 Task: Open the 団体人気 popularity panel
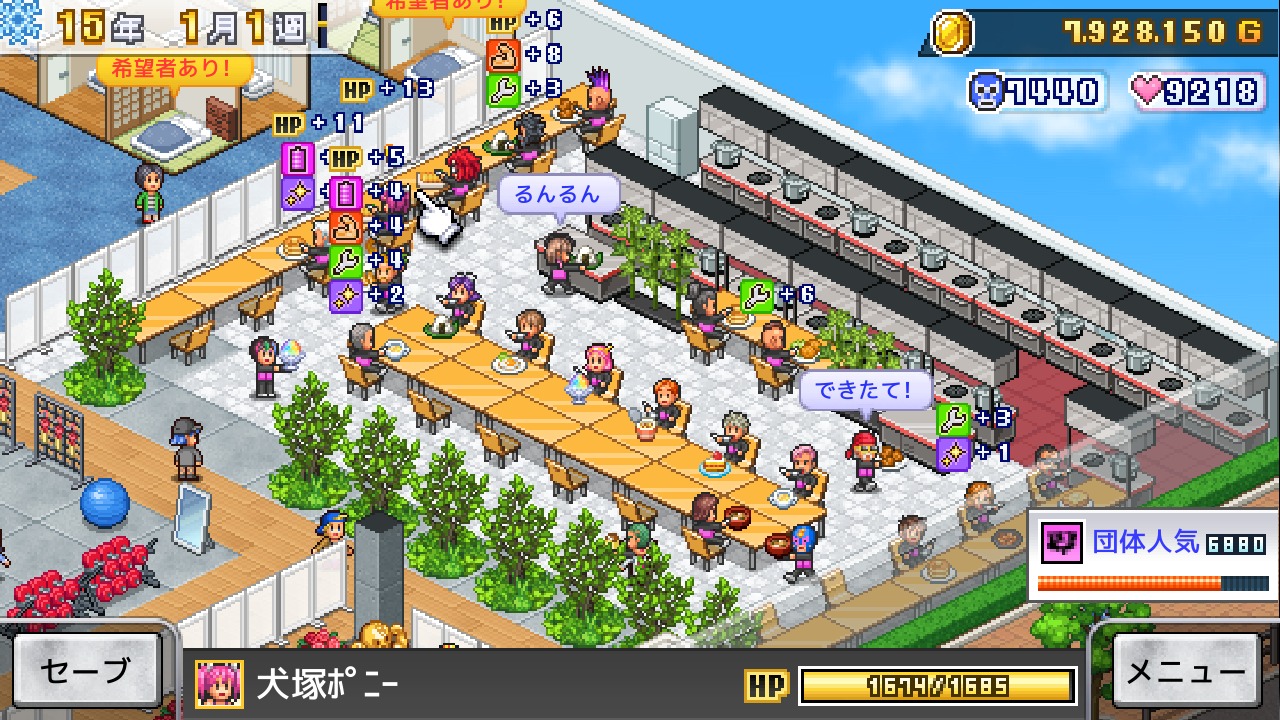tap(1153, 554)
